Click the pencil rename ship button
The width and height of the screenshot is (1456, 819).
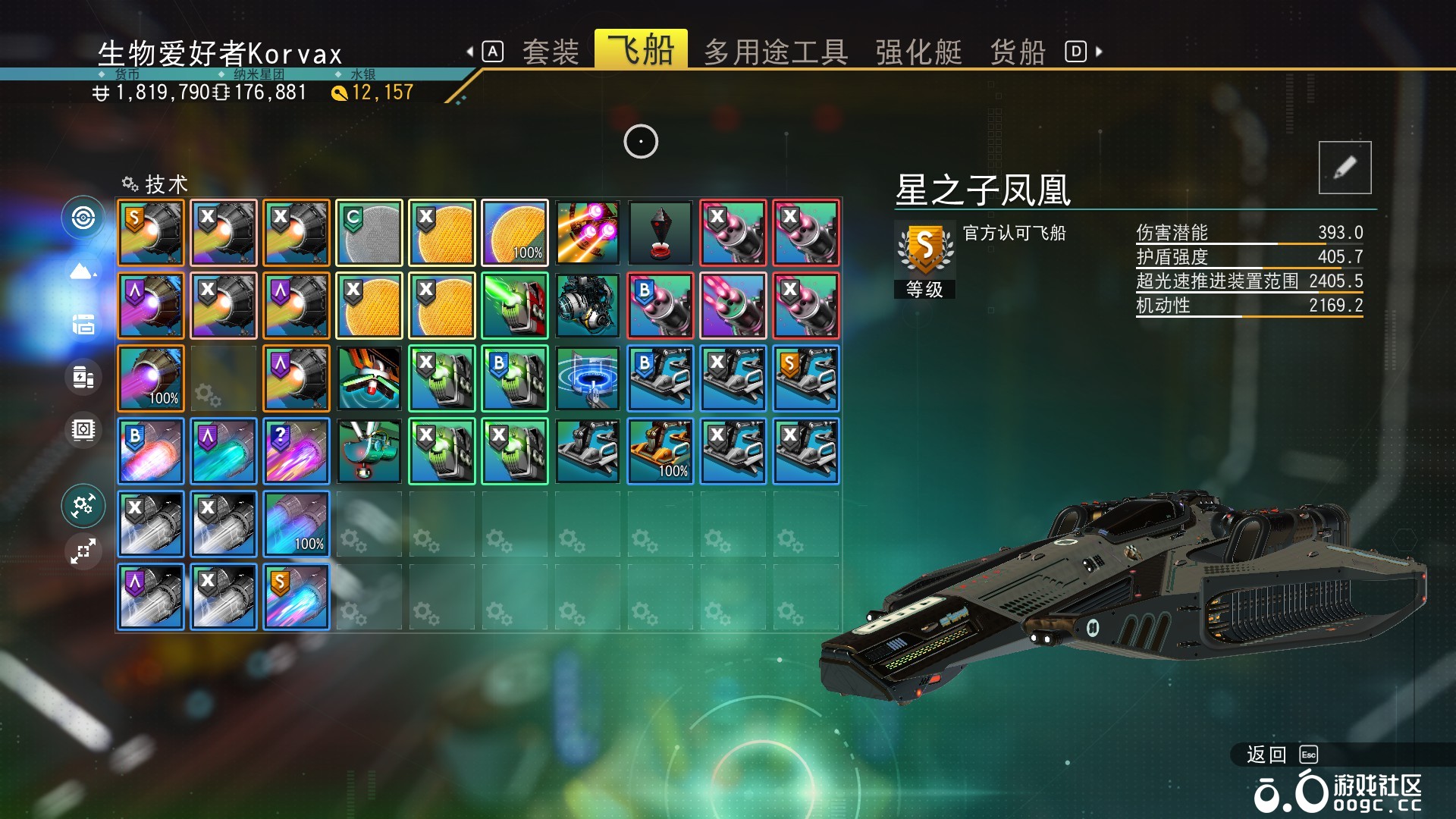[1345, 168]
